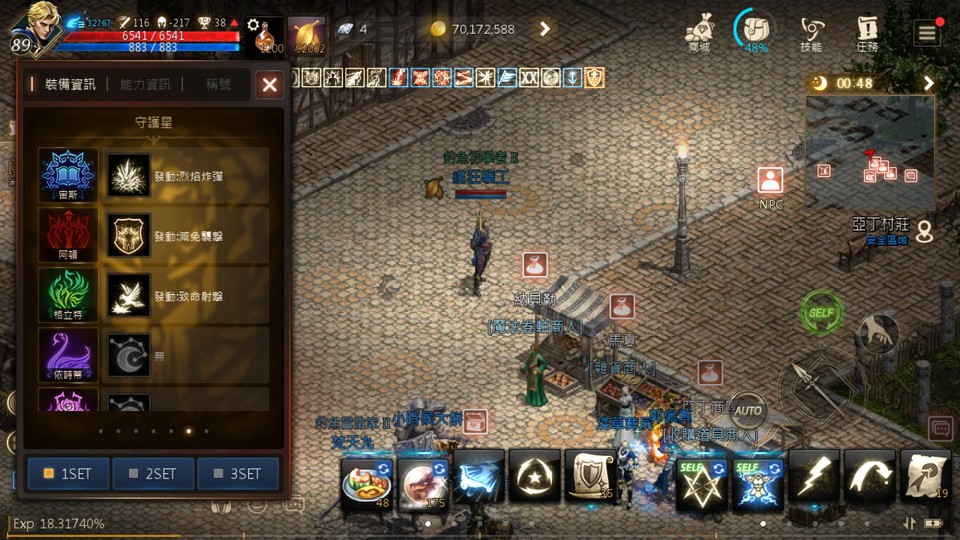Image resolution: width=960 pixels, height=540 pixels.
Task: Select the 1SET preset button
Action: click(x=68, y=473)
